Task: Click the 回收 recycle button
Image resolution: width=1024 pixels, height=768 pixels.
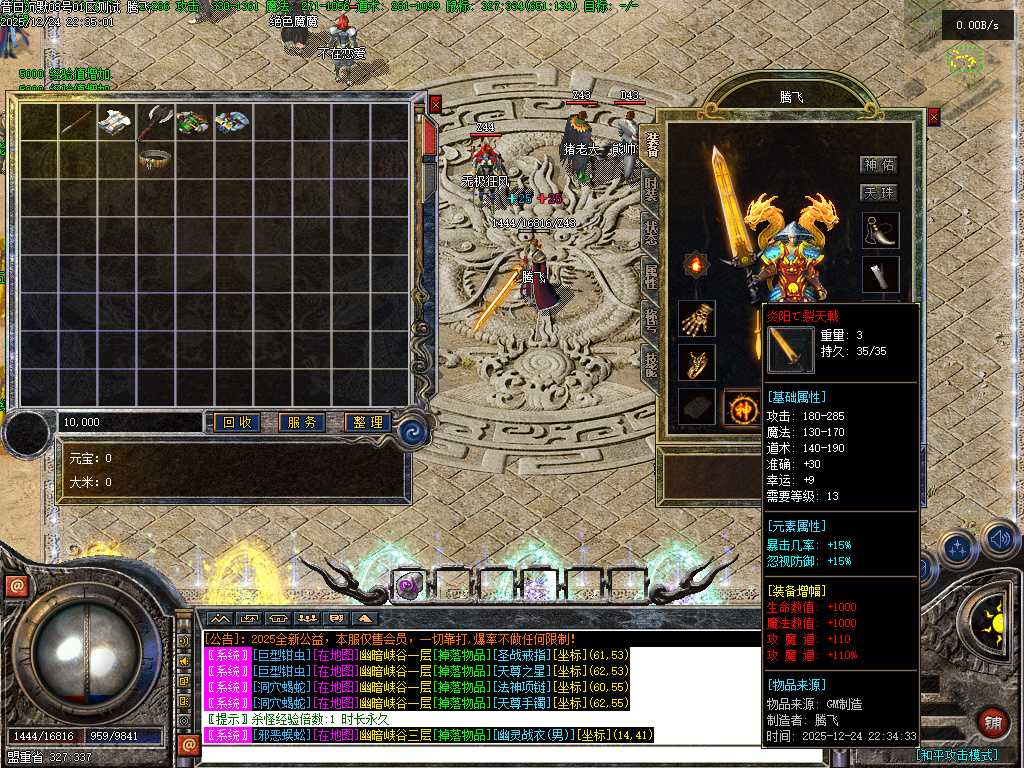Action: point(237,423)
